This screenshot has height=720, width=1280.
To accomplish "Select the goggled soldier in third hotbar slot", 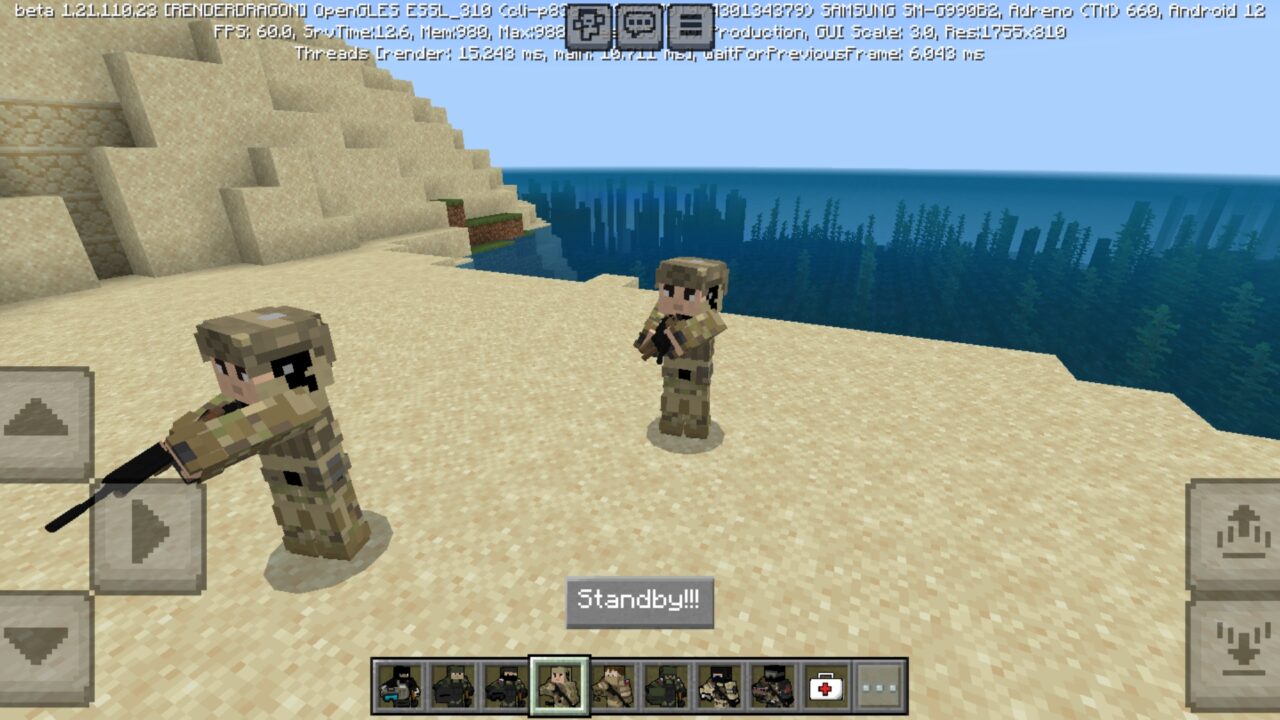I will click(x=505, y=684).
